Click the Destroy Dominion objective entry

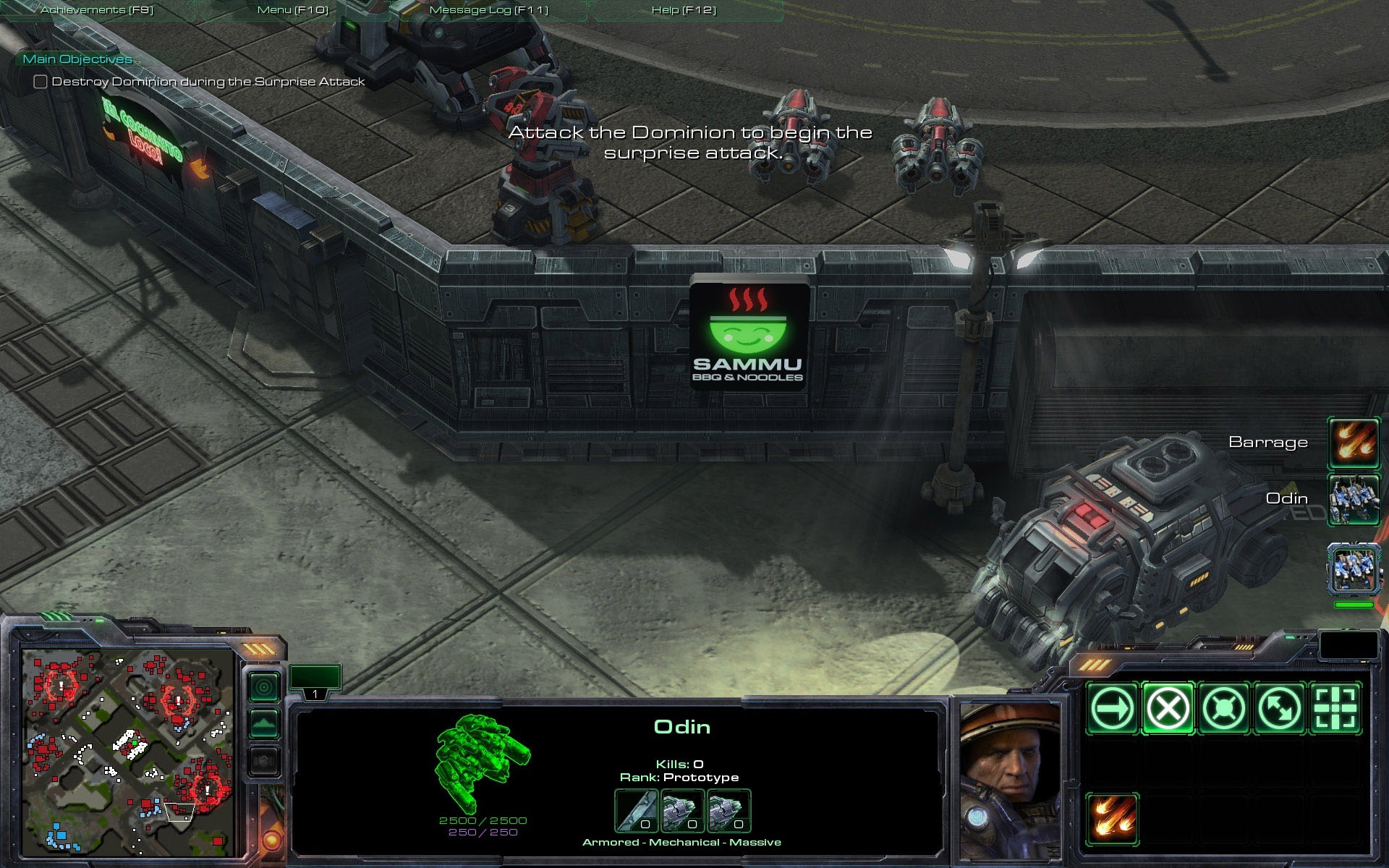(208, 82)
